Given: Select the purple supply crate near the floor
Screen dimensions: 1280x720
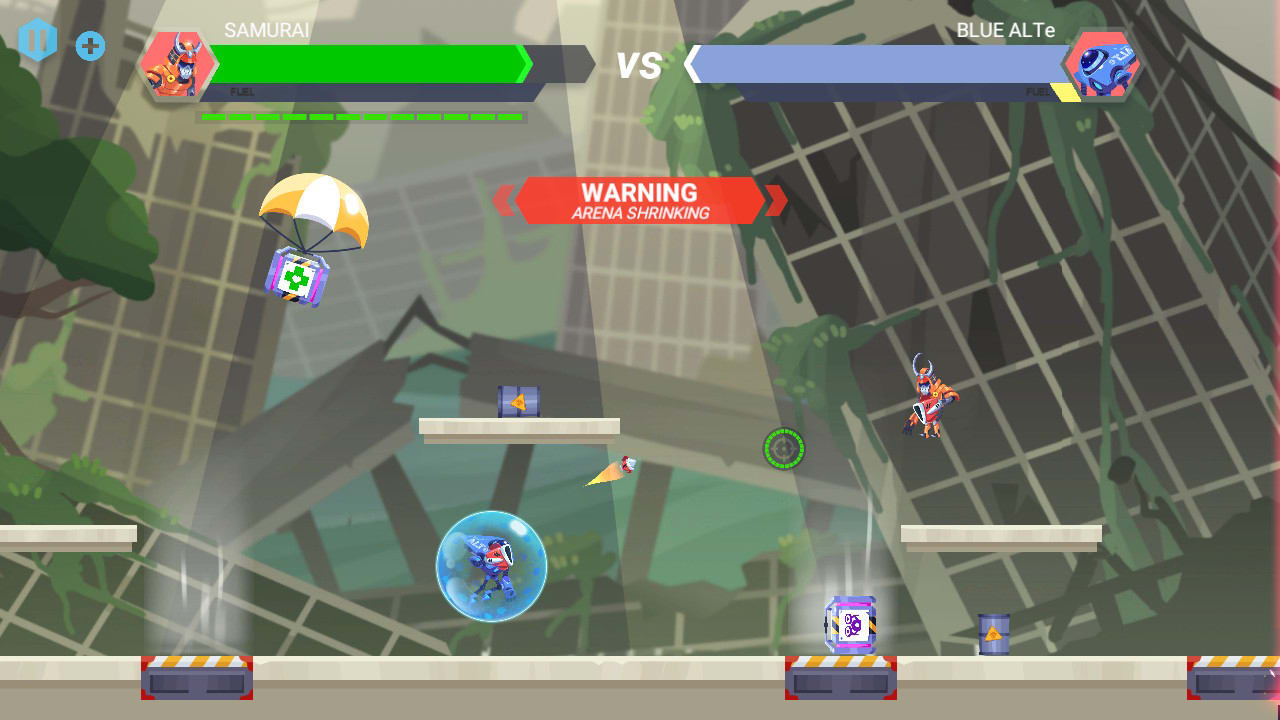Looking at the screenshot, I should (x=849, y=623).
